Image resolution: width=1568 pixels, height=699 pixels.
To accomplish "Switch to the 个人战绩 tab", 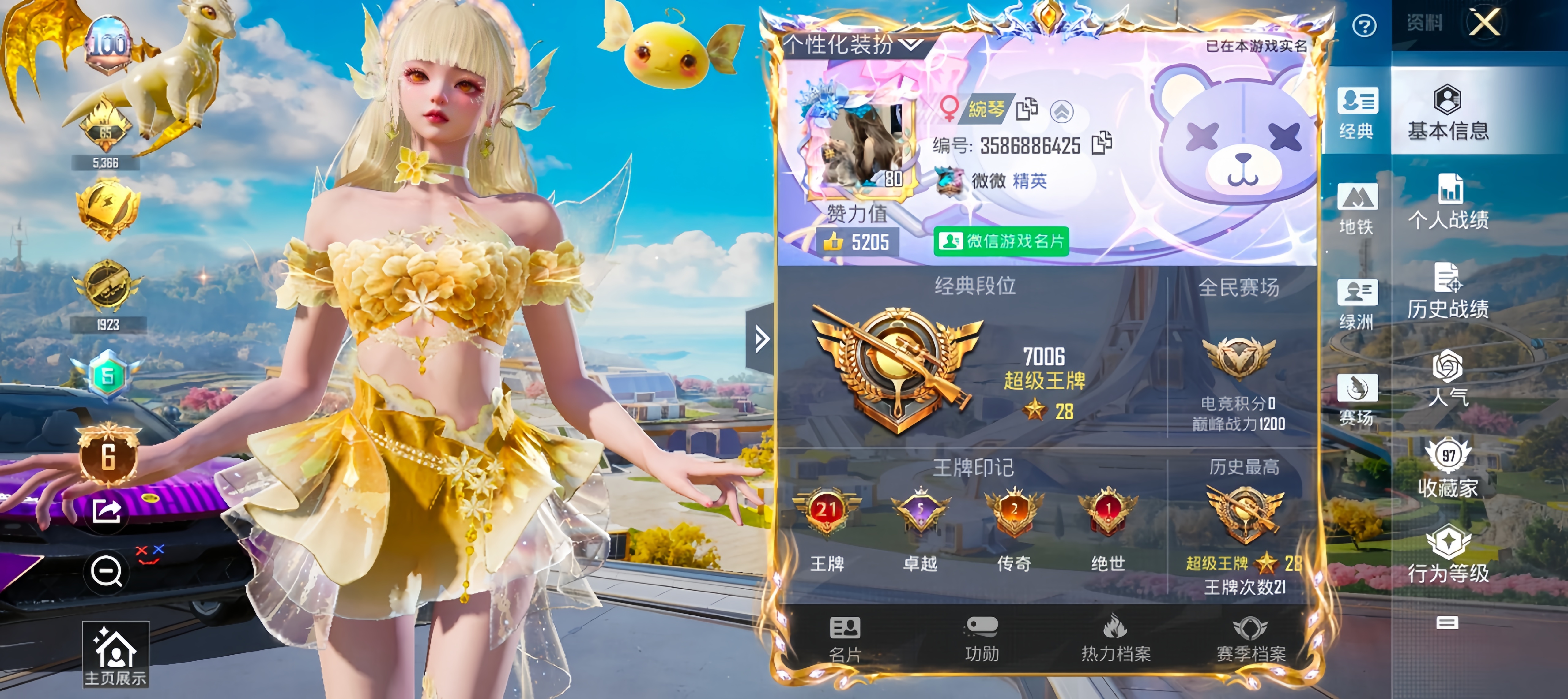I will [1449, 207].
